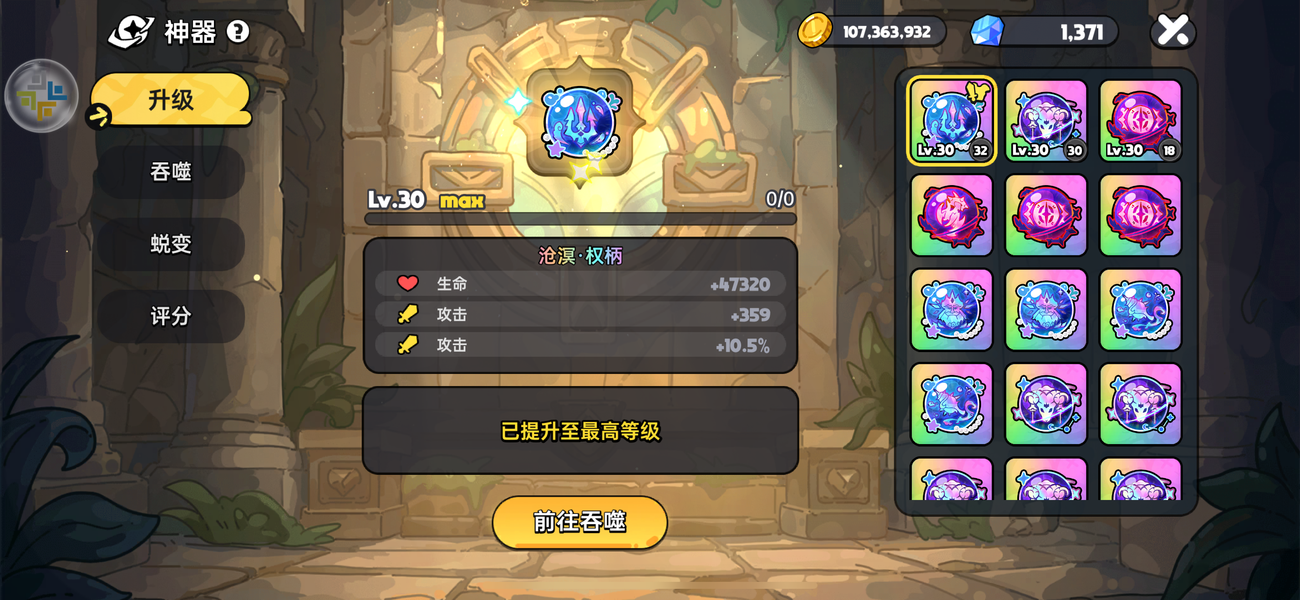This screenshot has height=600, width=1300.
Task: Close the artifact screen with X
Action: pos(1173,30)
